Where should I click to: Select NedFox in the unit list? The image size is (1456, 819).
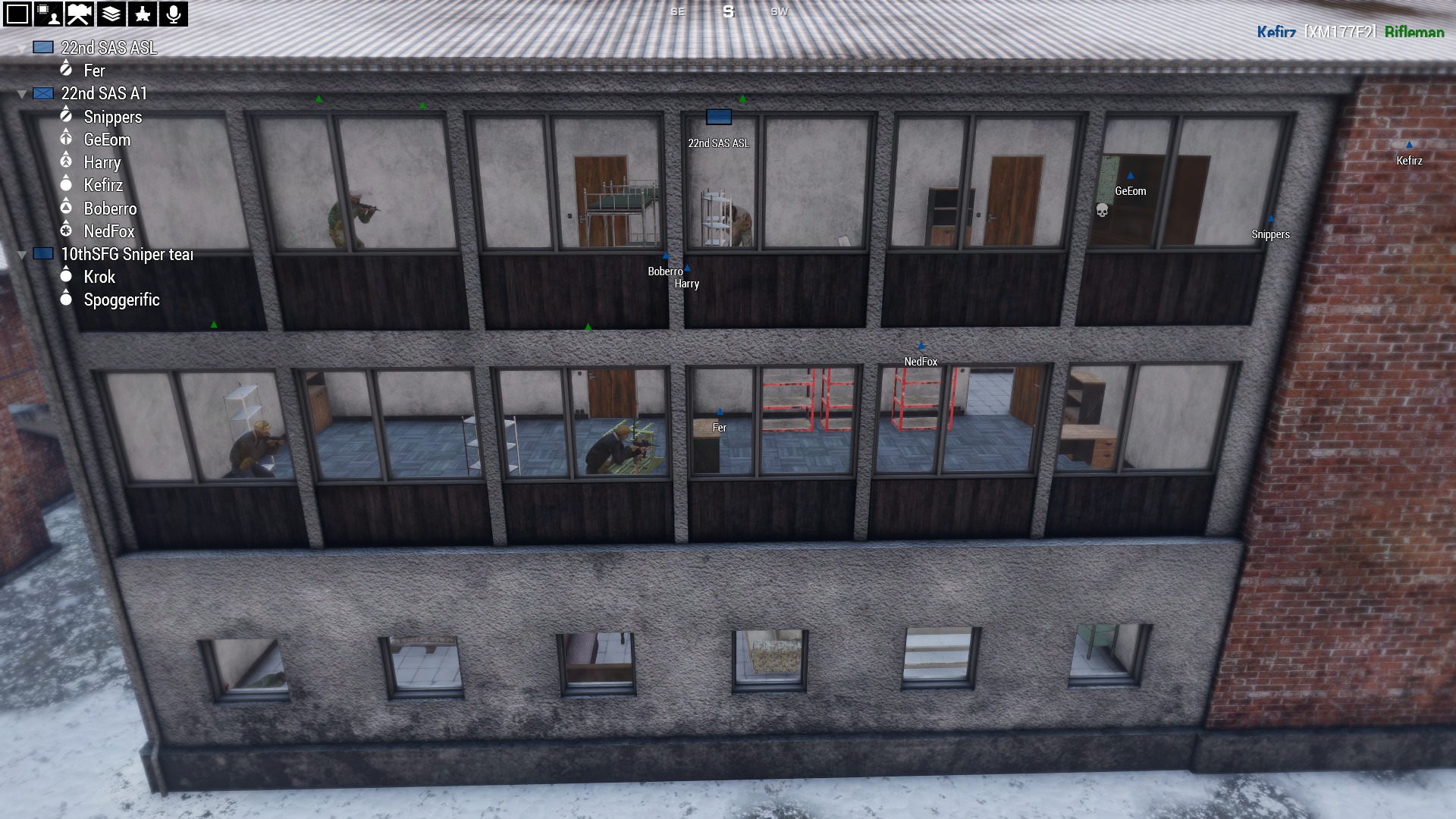pyautogui.click(x=108, y=231)
